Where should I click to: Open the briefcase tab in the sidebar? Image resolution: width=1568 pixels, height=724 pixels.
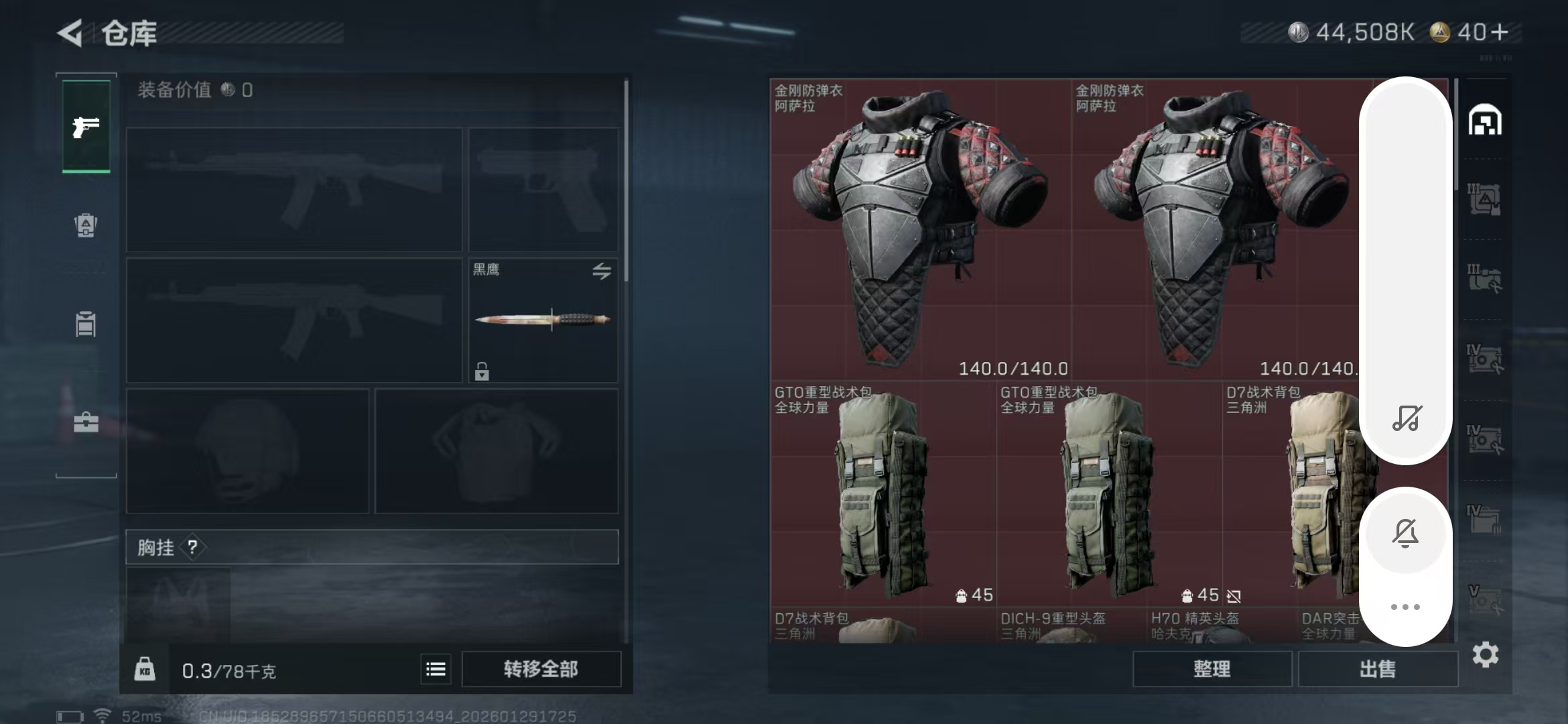pos(86,423)
